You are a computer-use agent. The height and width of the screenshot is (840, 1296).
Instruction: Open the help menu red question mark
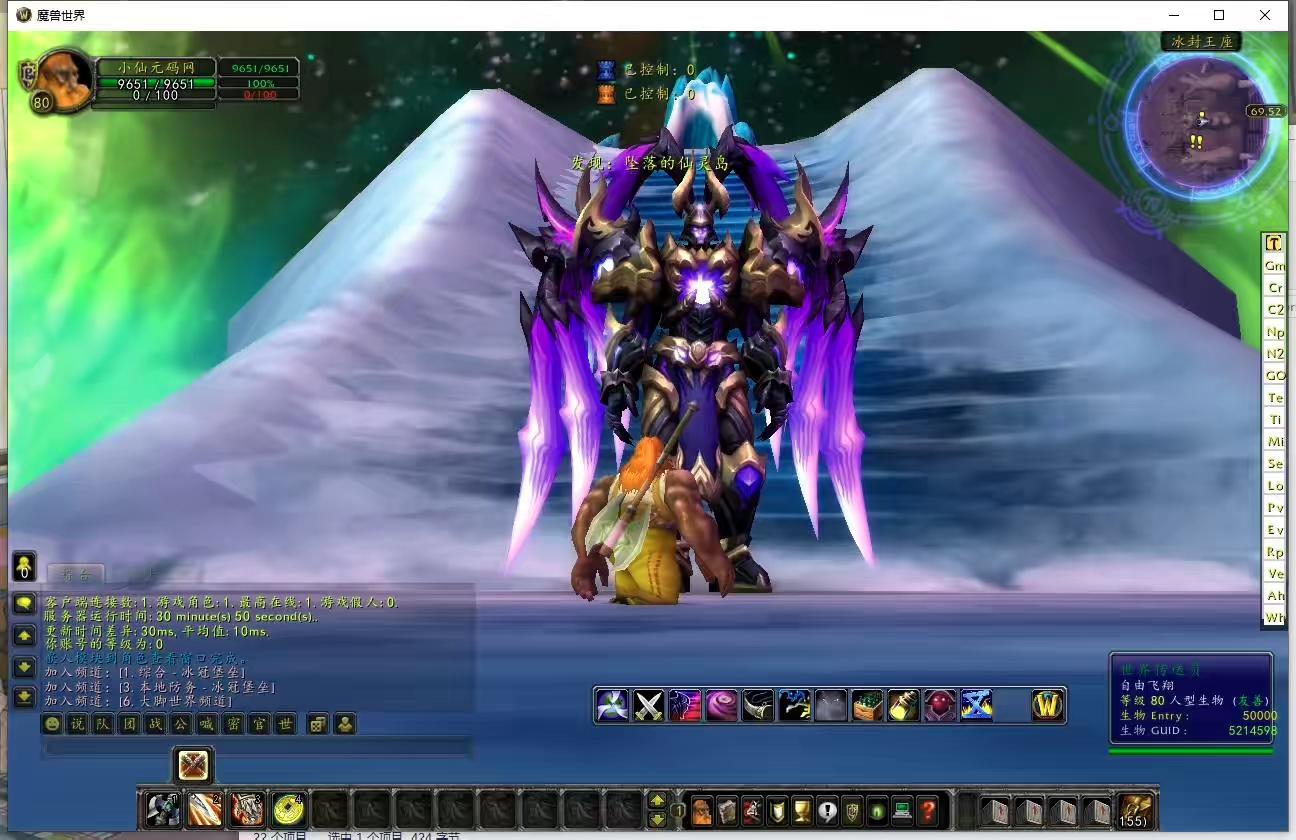[928, 809]
